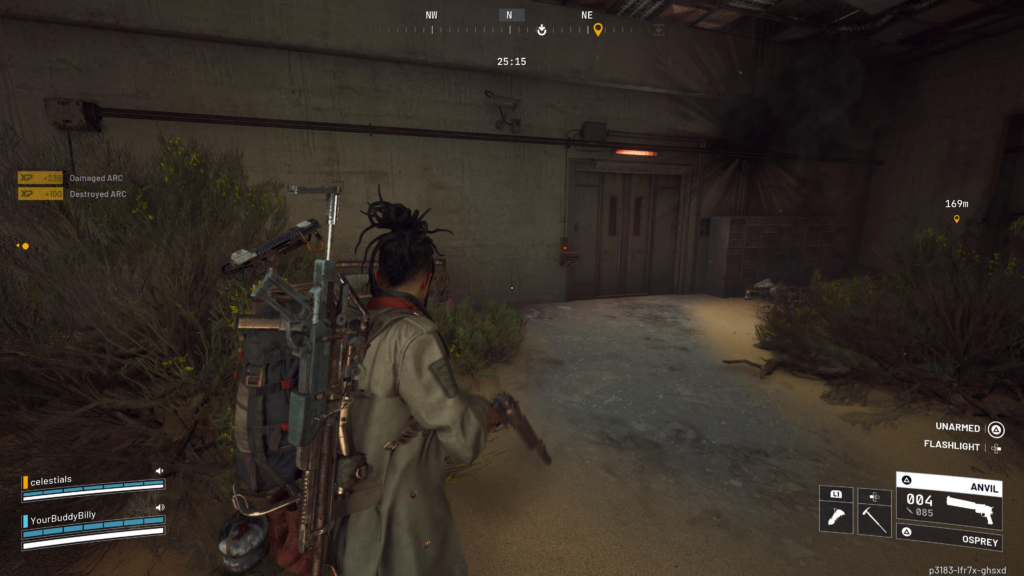Screen dimensions: 1024x576
Task: Click the orange waypoint pin on compass
Action: pyautogui.click(x=598, y=29)
